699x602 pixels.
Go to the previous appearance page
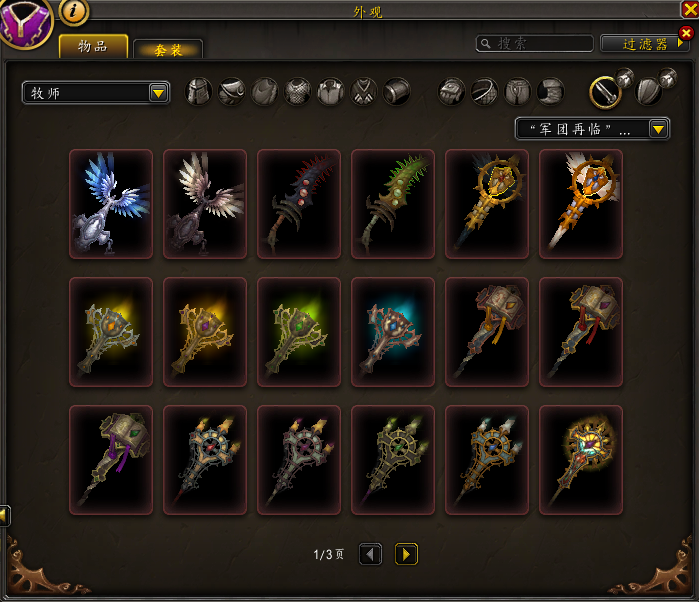[370, 554]
